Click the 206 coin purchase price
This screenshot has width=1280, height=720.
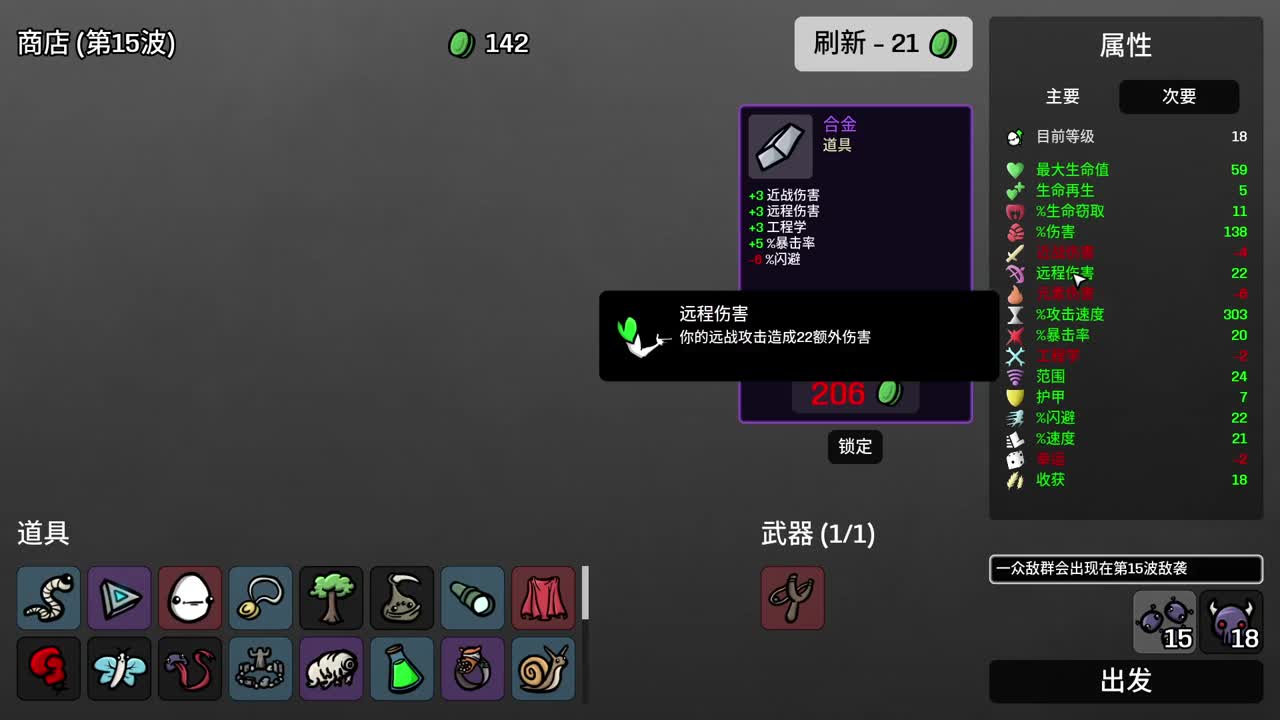[855, 394]
